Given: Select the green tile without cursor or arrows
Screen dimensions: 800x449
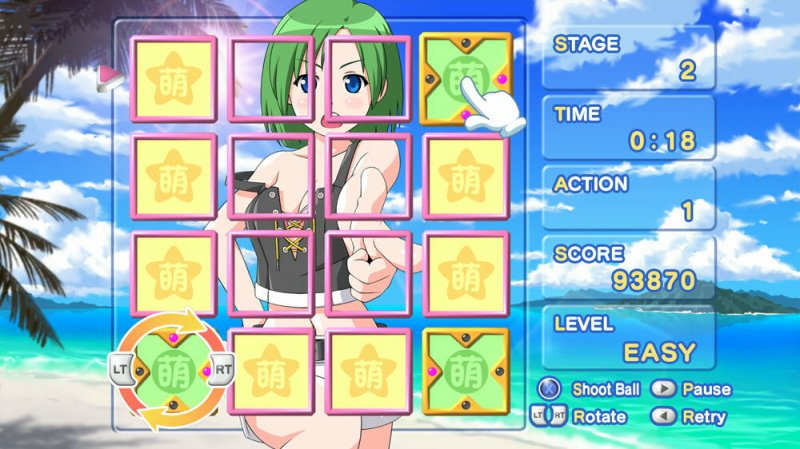Looking at the screenshot, I should click(x=466, y=371).
